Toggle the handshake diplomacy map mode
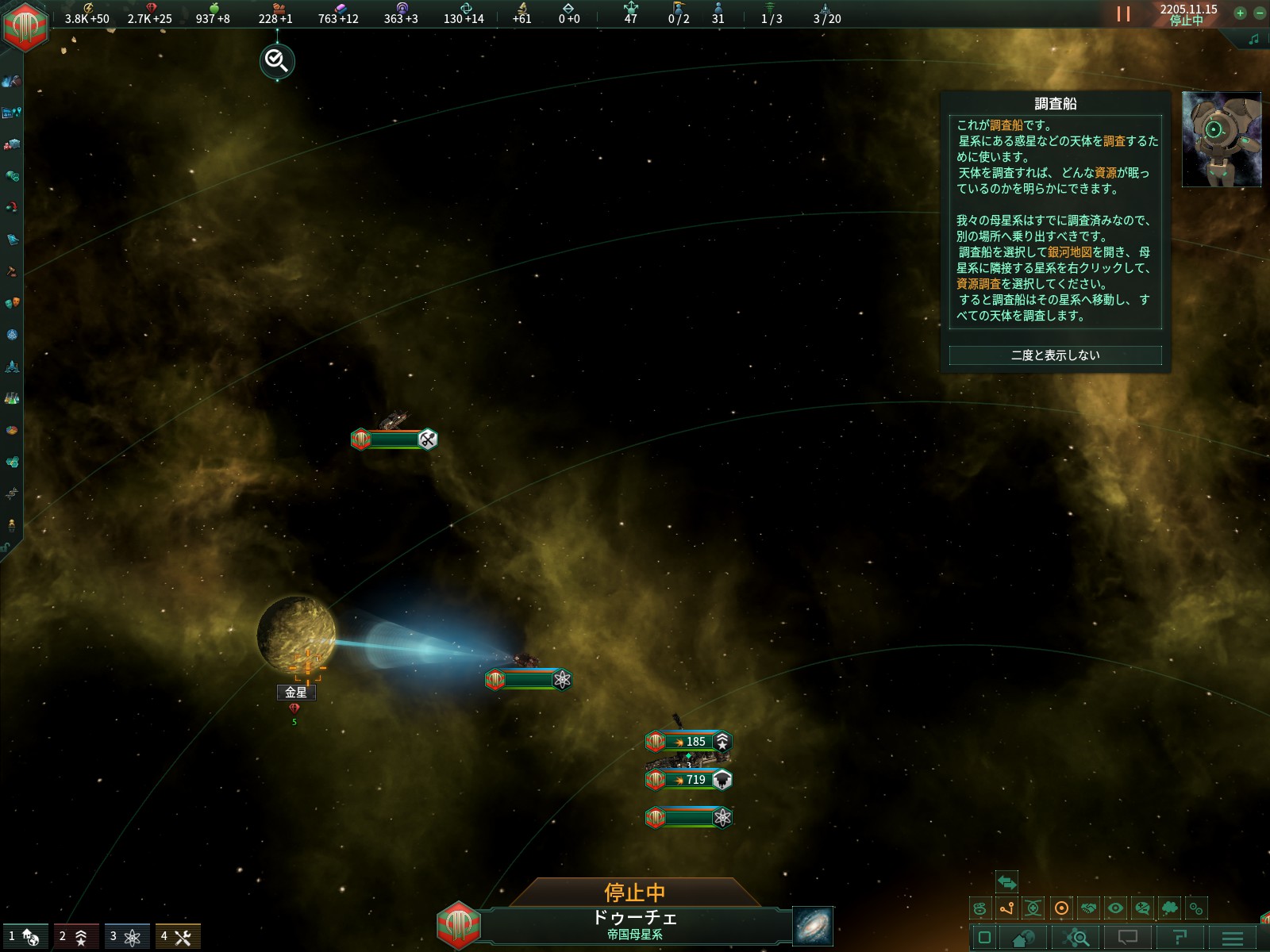1270x952 pixels. [1089, 908]
